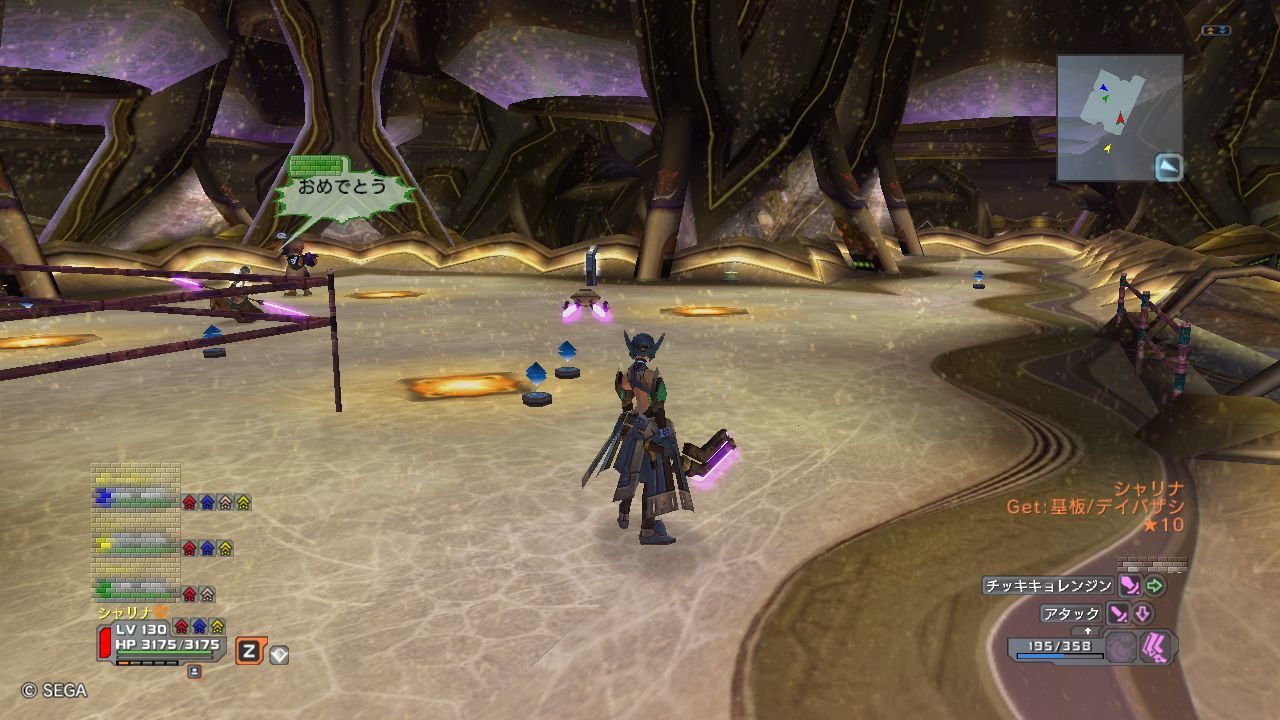Click the green right arrow palette icon

tap(1155, 586)
